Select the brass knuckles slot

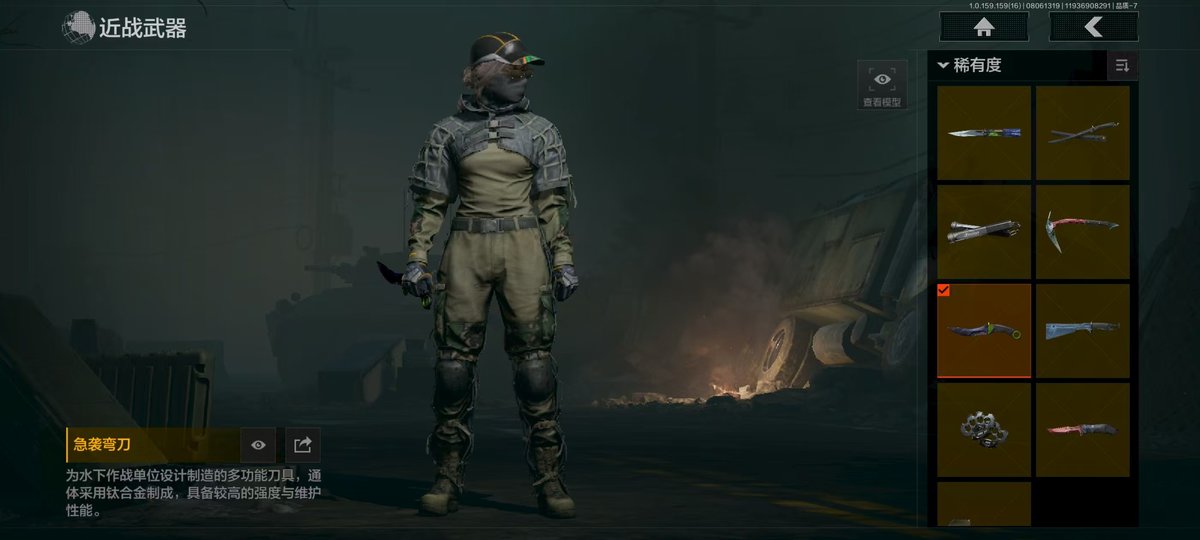[x=984, y=429]
